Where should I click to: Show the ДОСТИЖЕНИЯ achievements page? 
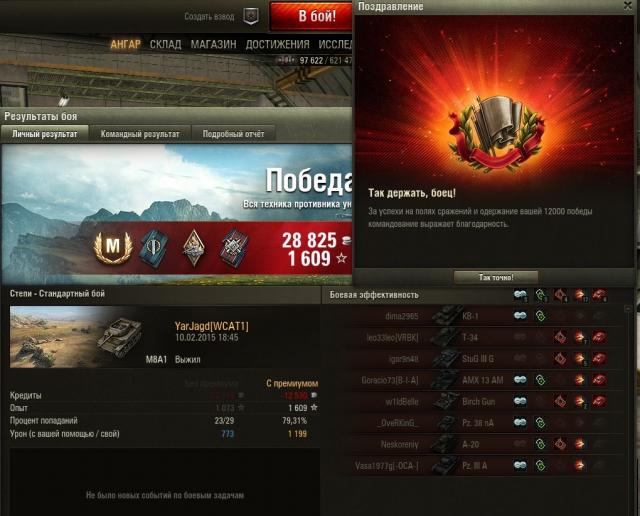tap(277, 45)
